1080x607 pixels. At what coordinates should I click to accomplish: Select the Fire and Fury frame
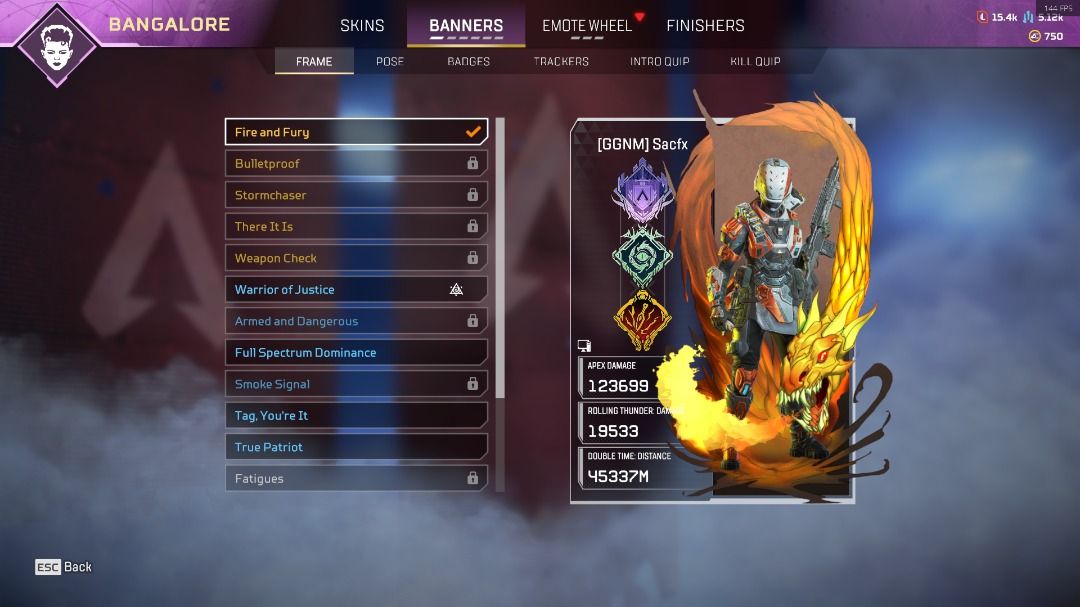click(356, 132)
